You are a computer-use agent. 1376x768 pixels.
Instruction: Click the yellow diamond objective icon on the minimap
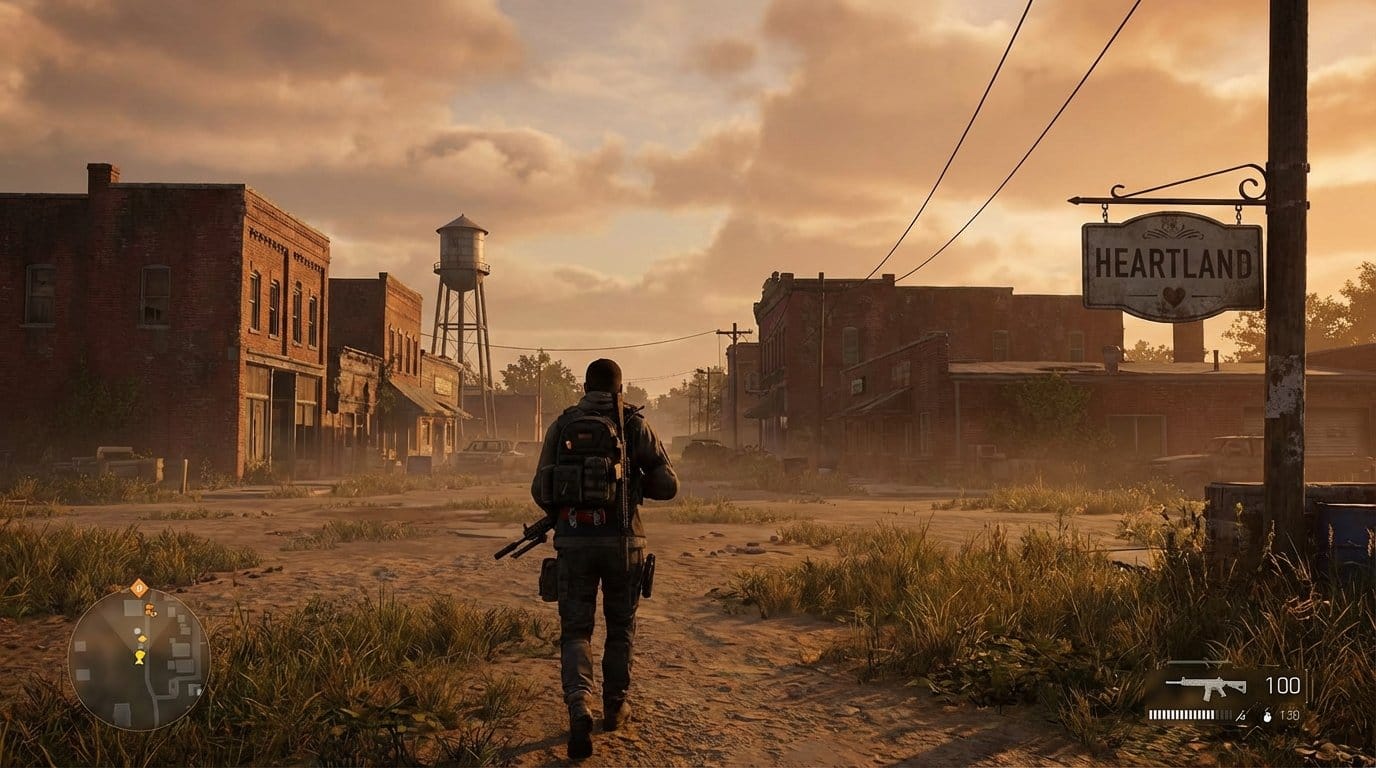pyautogui.click(x=142, y=639)
